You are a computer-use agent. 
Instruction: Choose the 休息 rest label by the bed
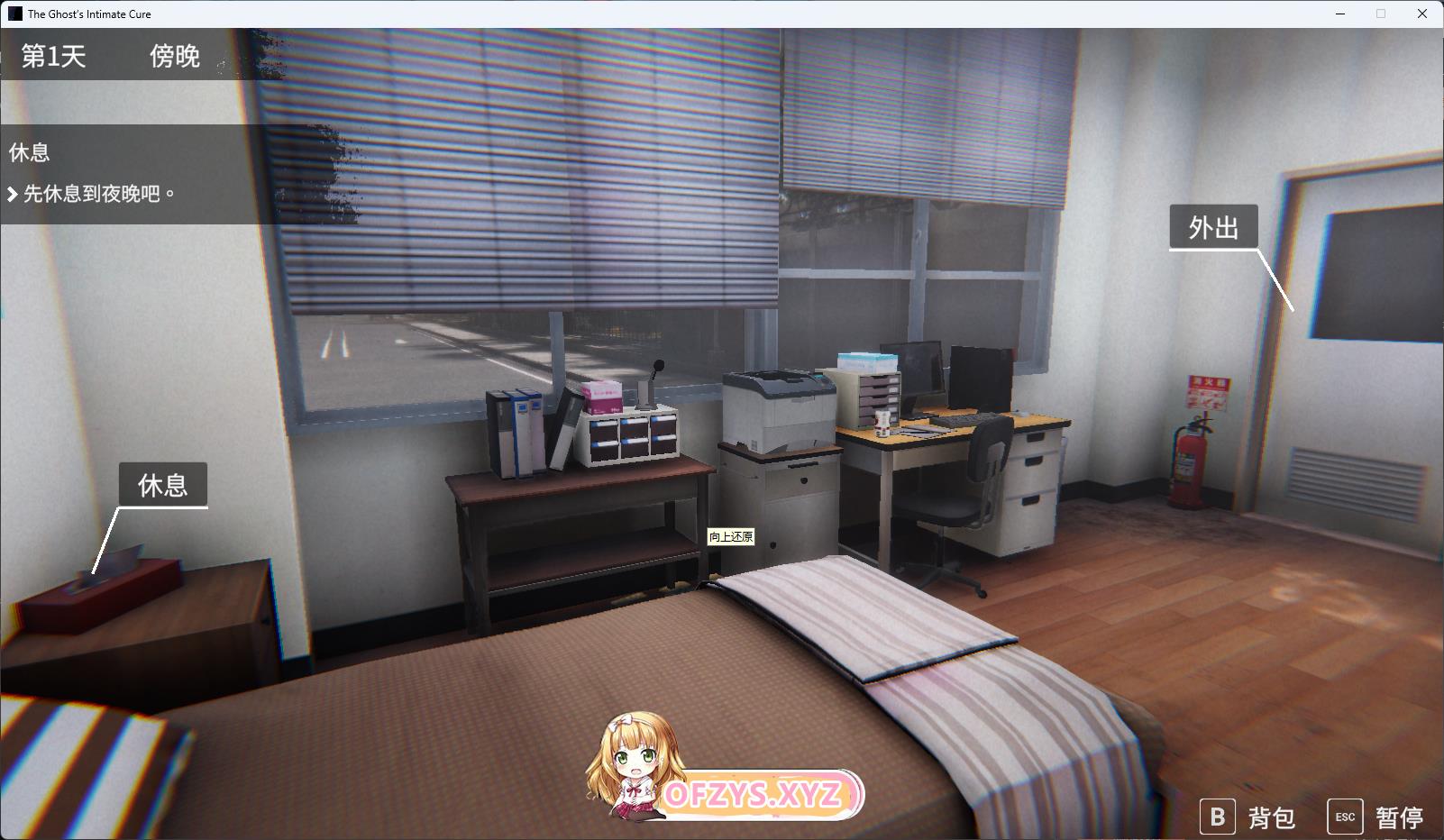pos(163,486)
